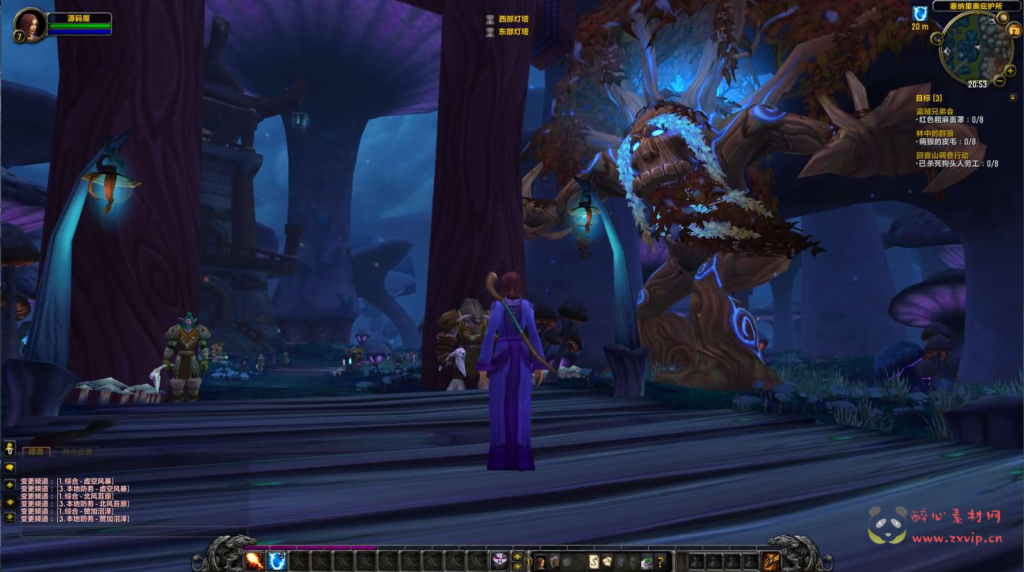Select the 回音山调查行动 quest entry
The height and width of the screenshot is (572, 1024).
pyautogui.click(x=941, y=155)
